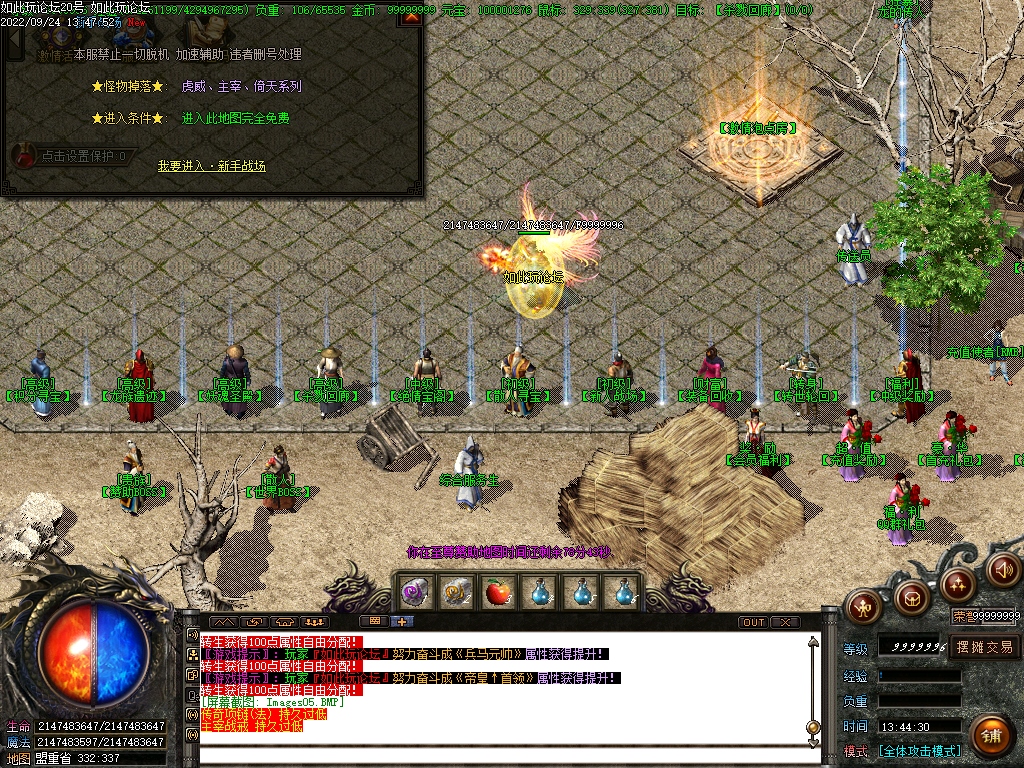Toggle sound with the speaker button
The image size is (1024, 768).
(1003, 570)
